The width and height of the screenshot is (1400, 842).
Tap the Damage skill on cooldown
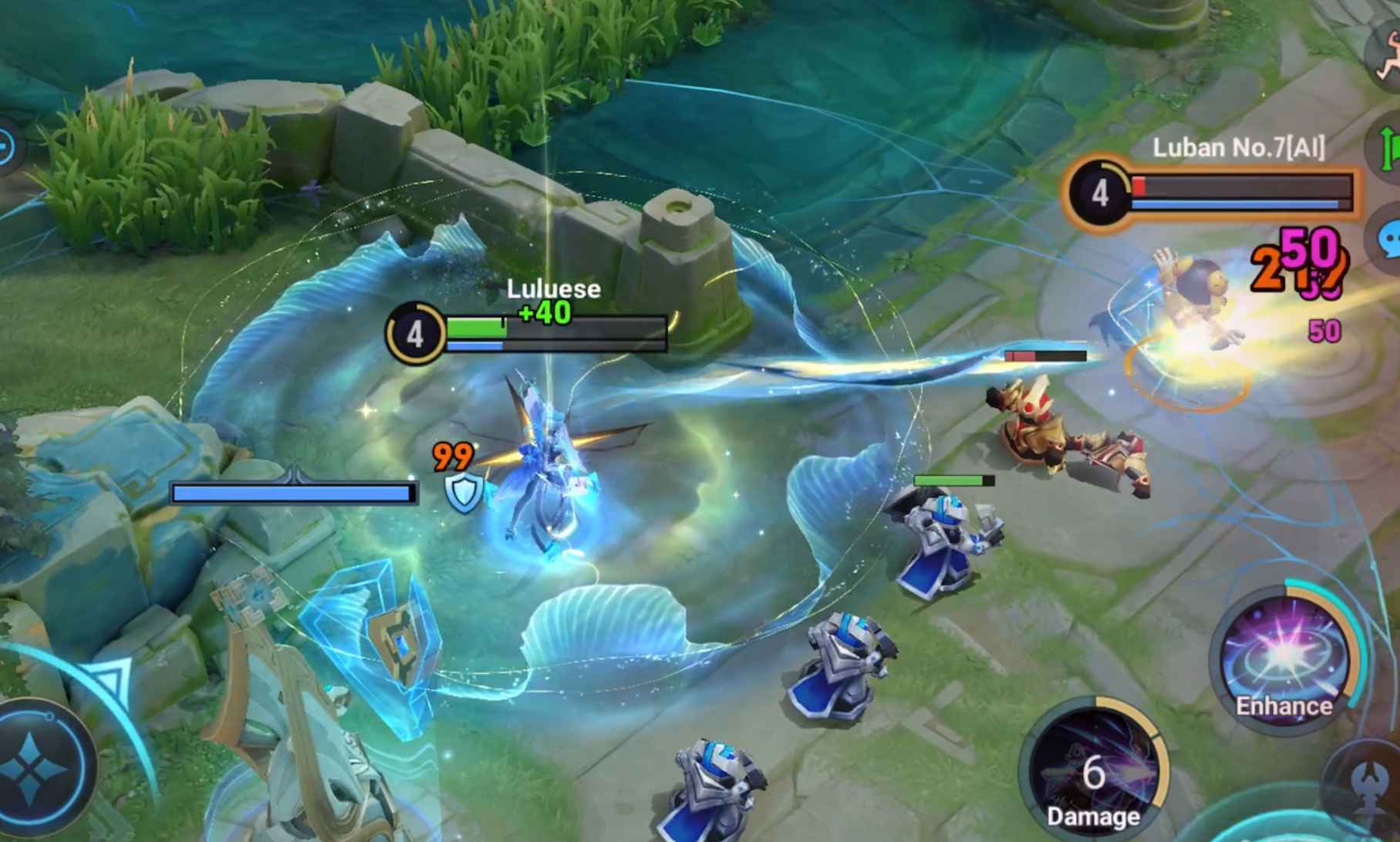tap(1093, 773)
